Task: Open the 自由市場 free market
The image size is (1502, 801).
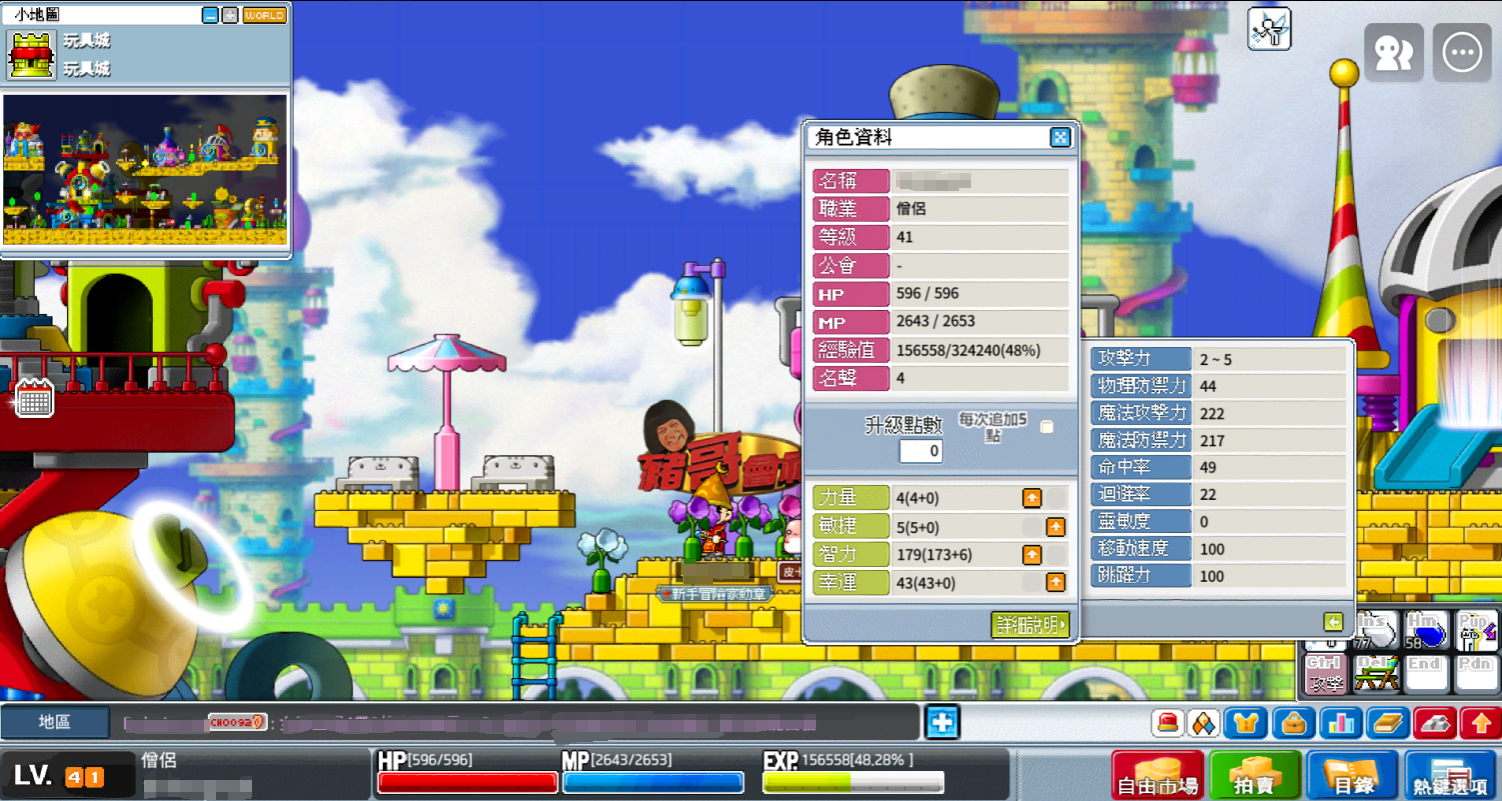Action: (x=1157, y=777)
